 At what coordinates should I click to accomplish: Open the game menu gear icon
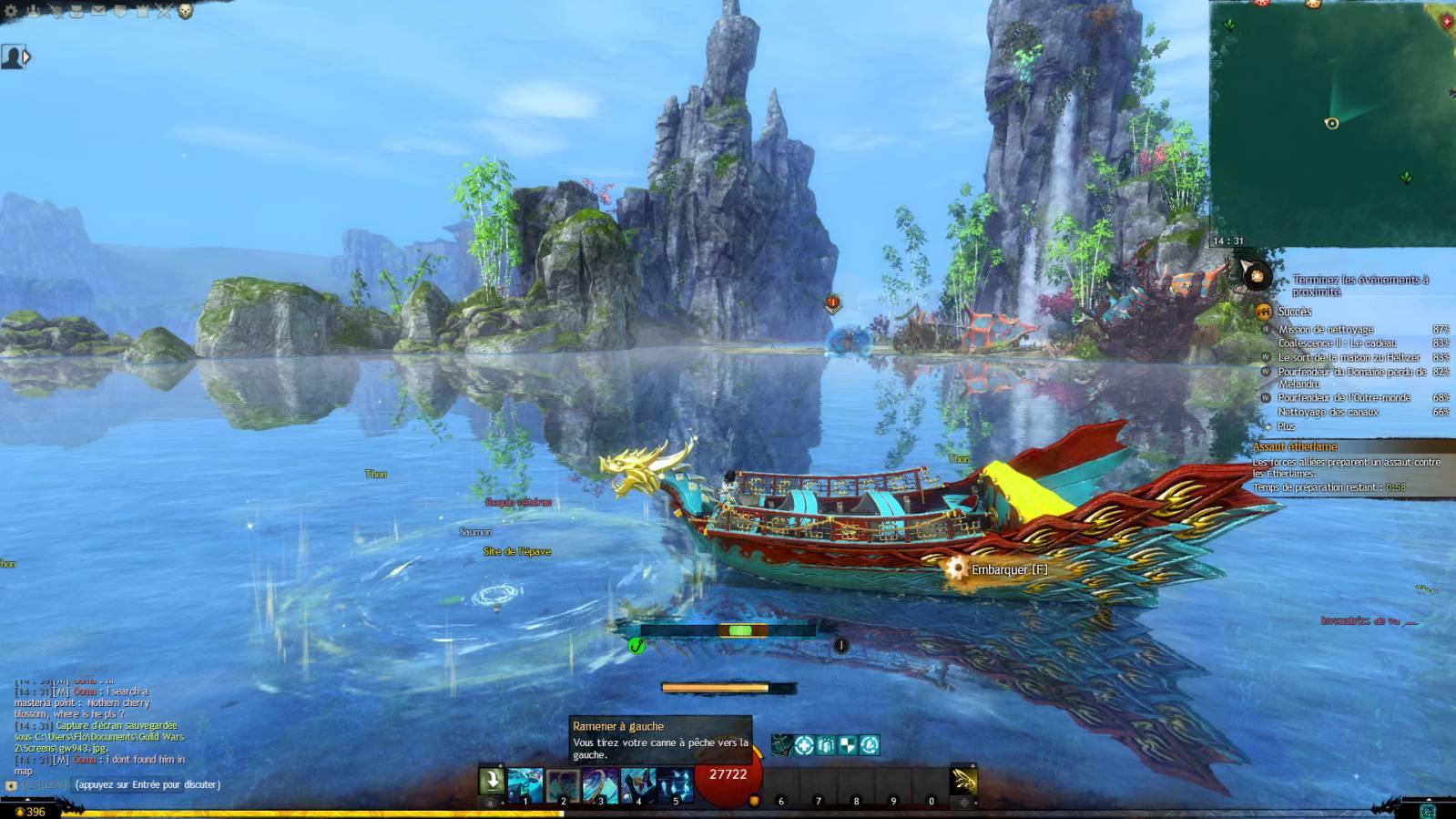[x=12, y=12]
